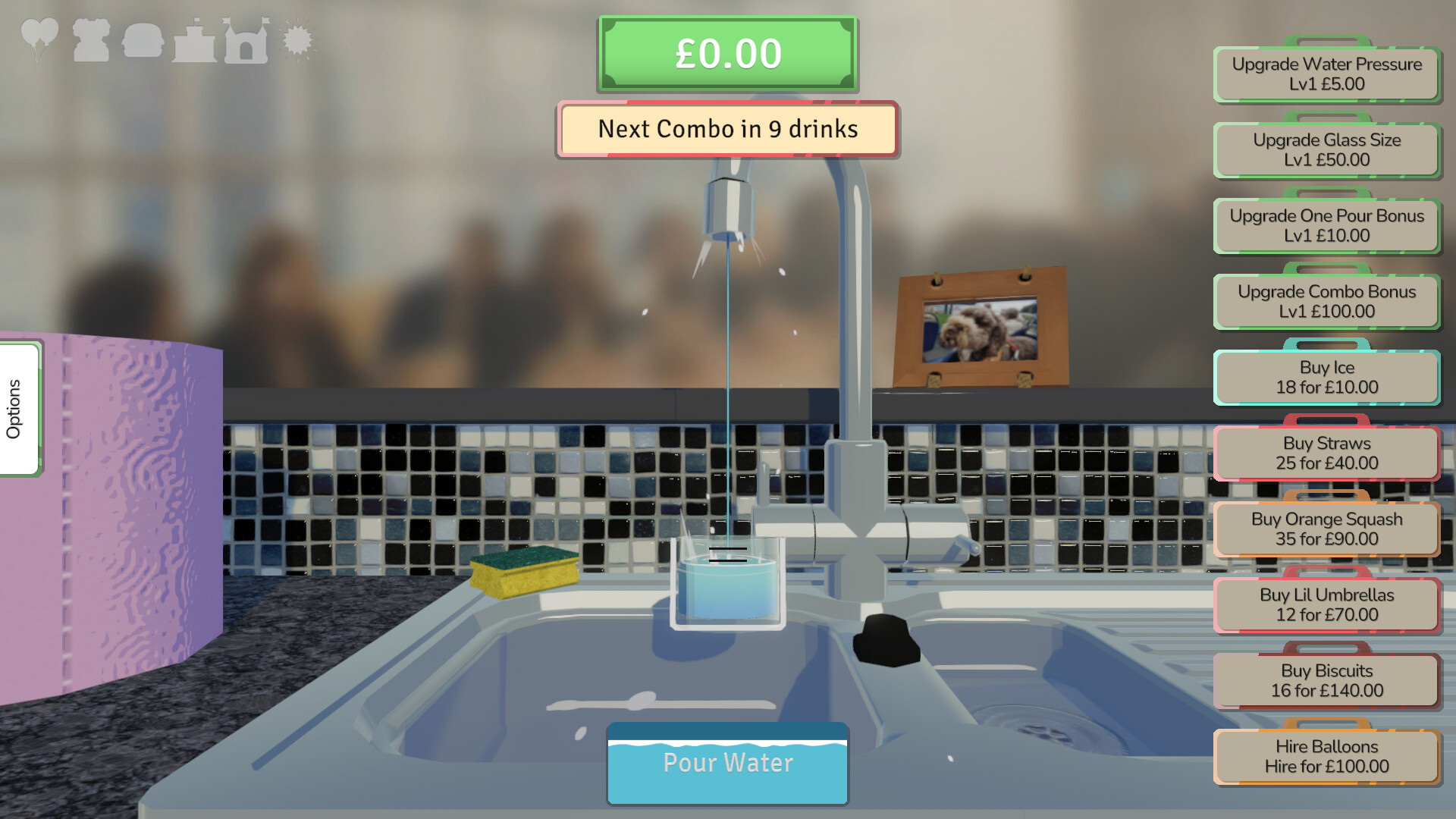
Task: Buy Lil Umbrellas, 12 for £70
Action: [x=1326, y=604]
